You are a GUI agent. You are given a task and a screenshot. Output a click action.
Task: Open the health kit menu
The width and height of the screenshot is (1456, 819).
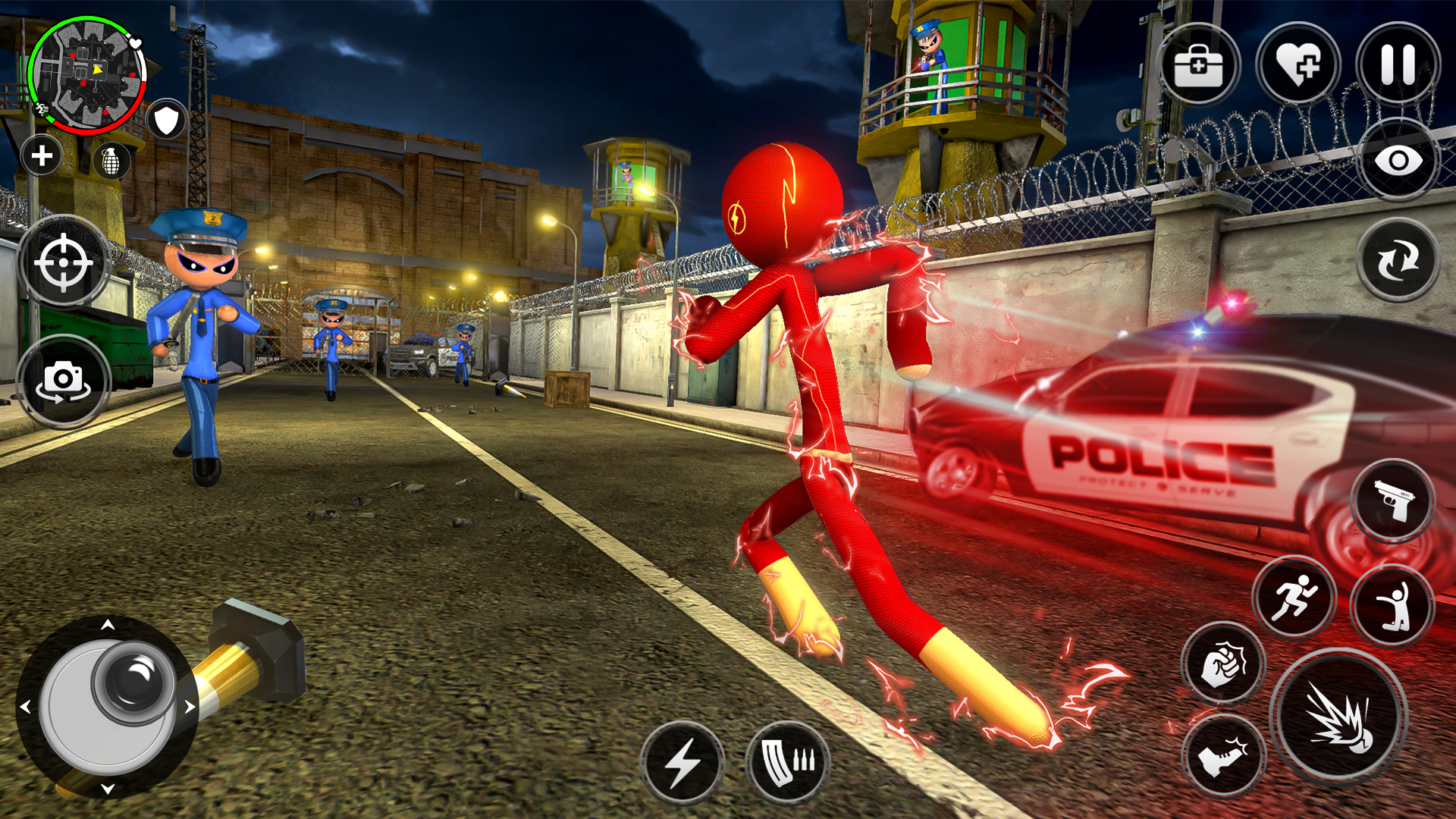tap(1202, 64)
